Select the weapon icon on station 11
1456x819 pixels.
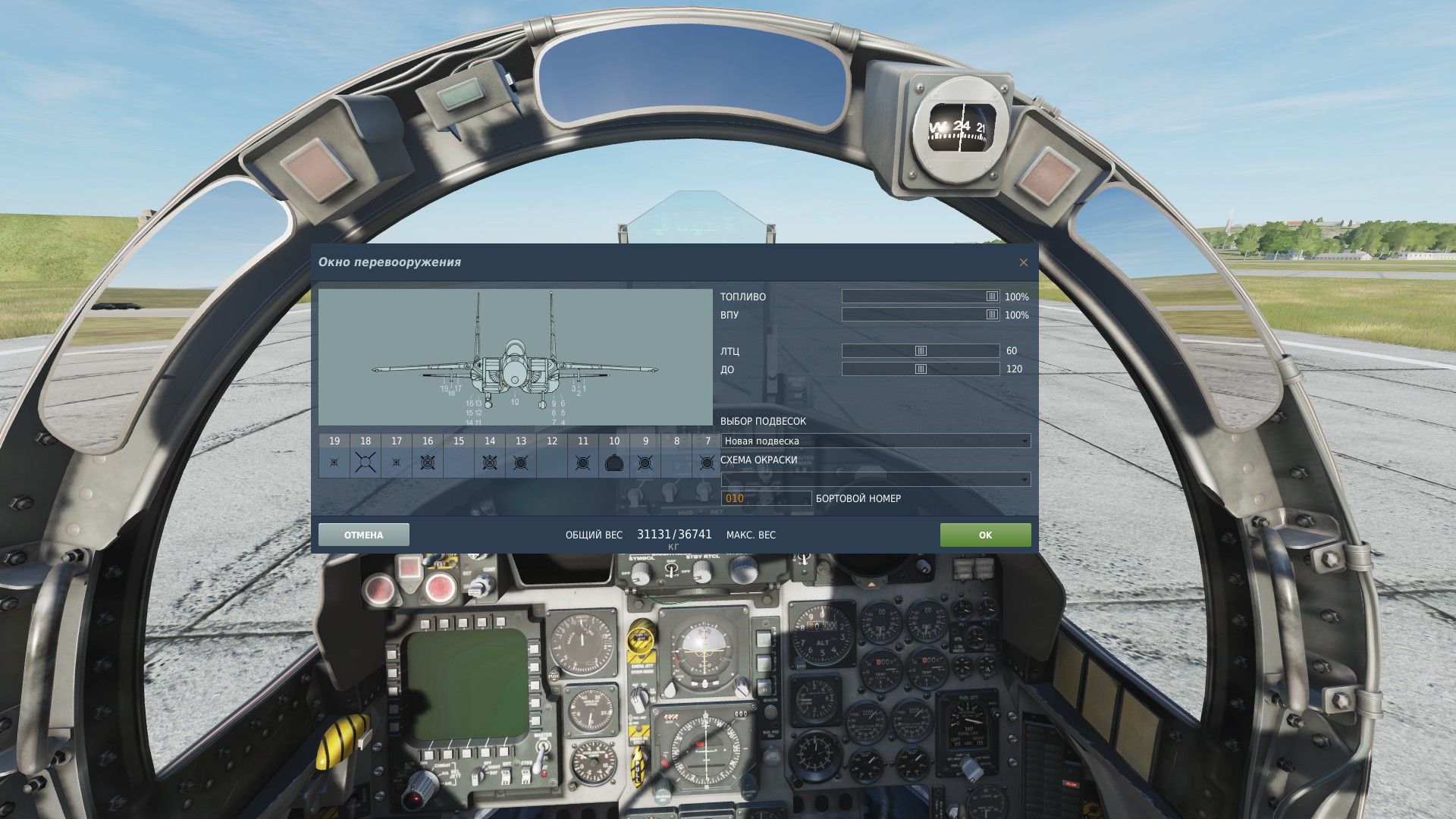pos(582,462)
